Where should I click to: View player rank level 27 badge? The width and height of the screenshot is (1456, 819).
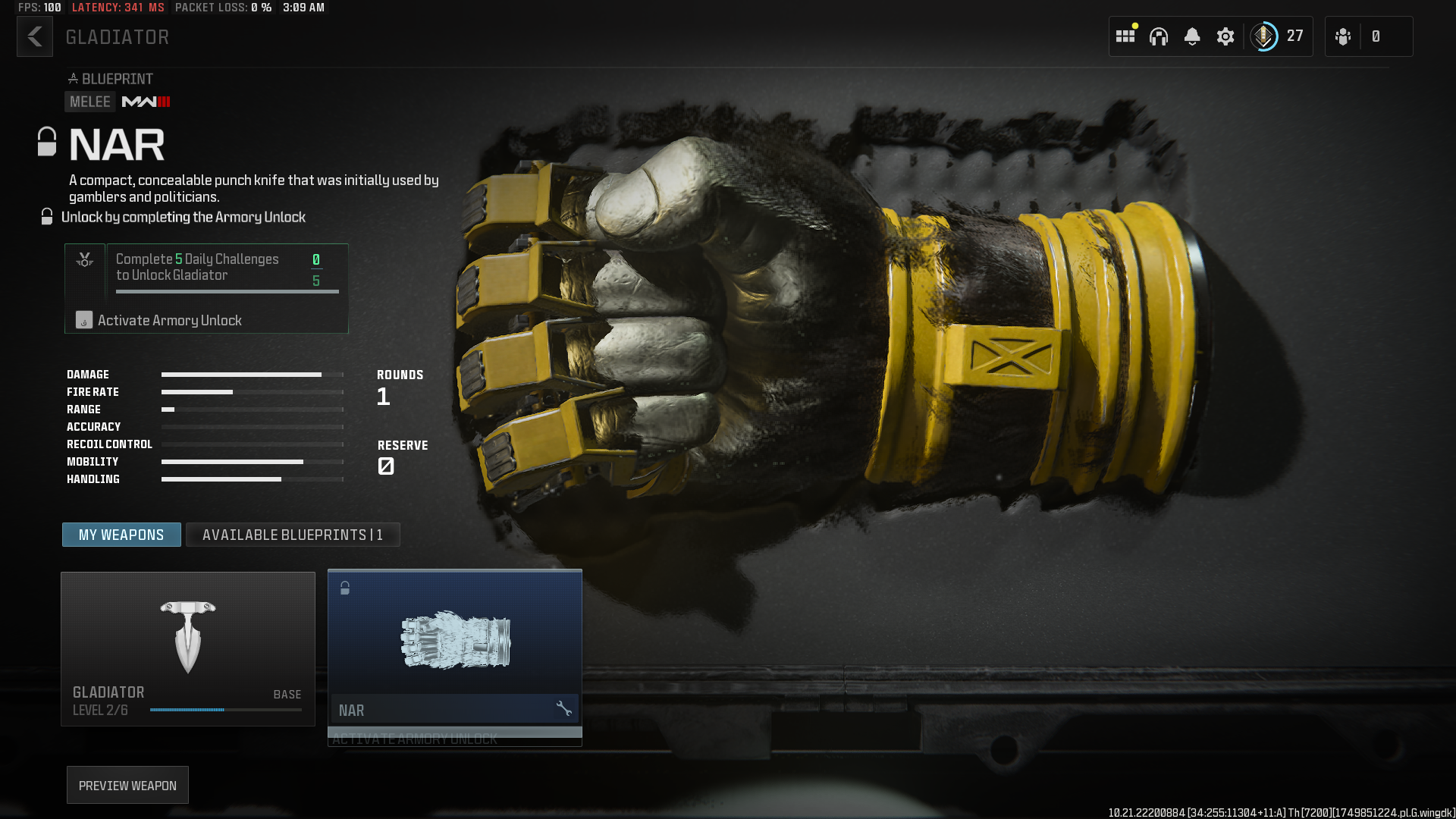[1278, 36]
